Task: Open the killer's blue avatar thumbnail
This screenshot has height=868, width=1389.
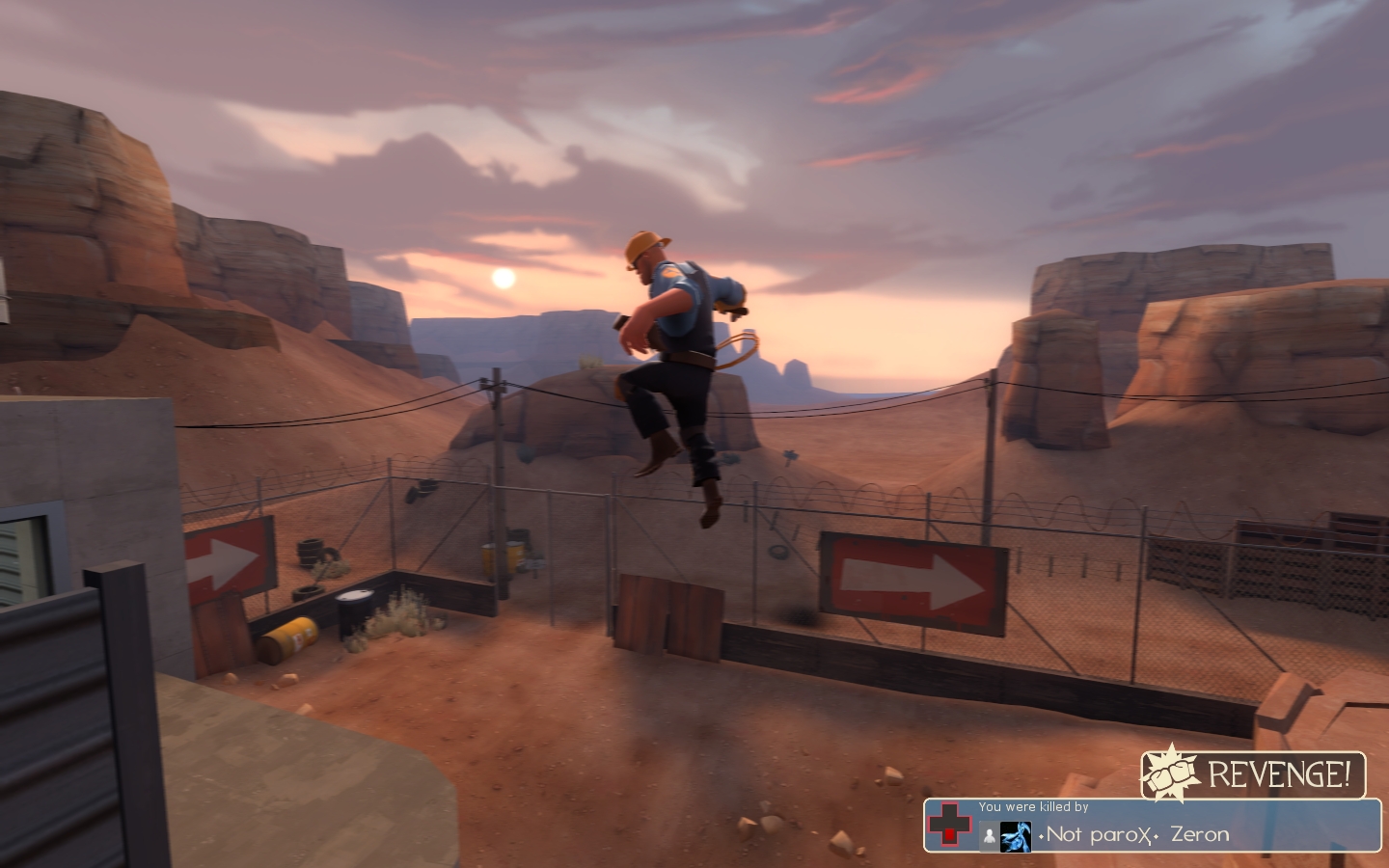Action: [1016, 835]
